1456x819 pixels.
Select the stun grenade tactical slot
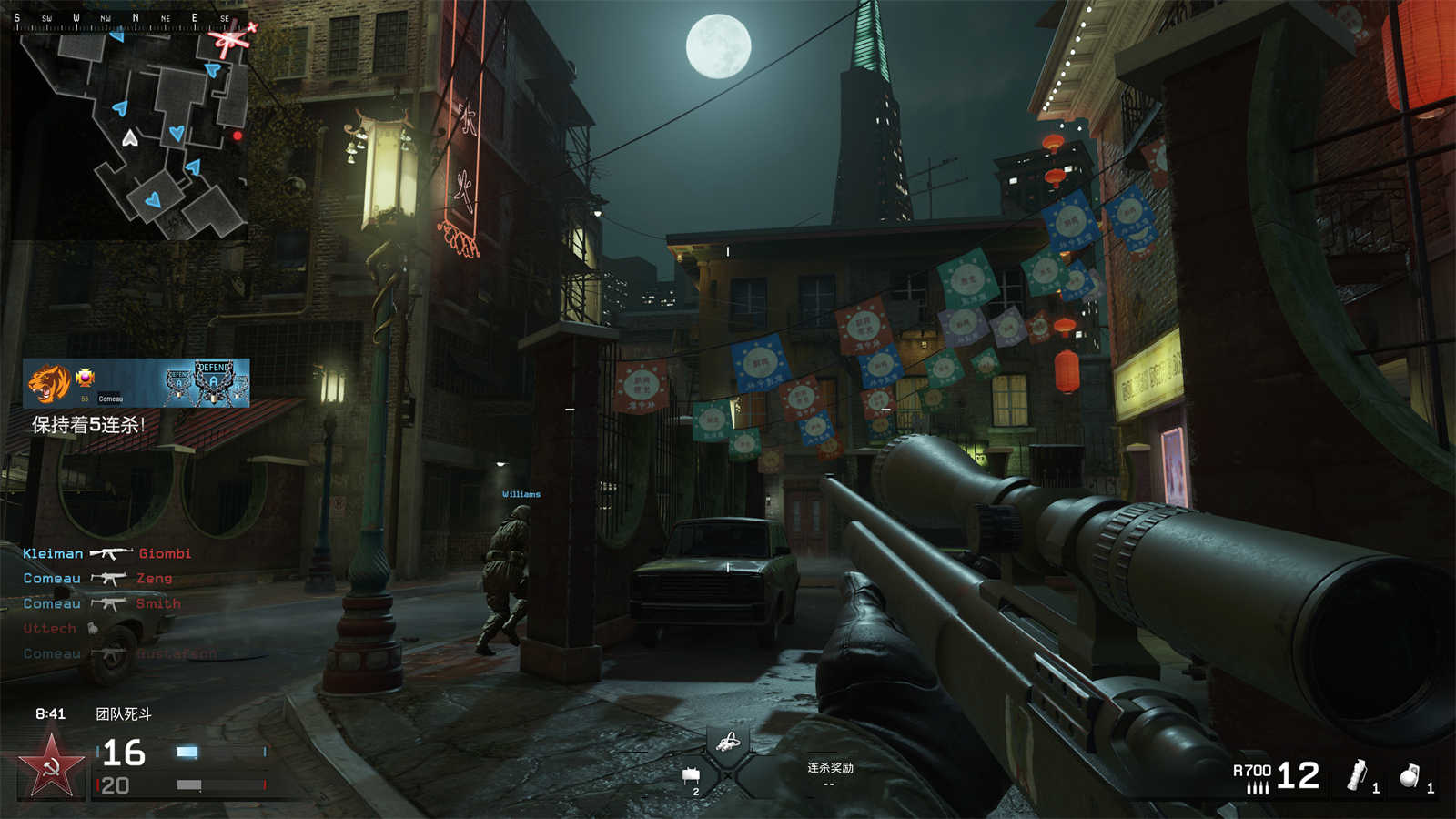tap(1360, 776)
